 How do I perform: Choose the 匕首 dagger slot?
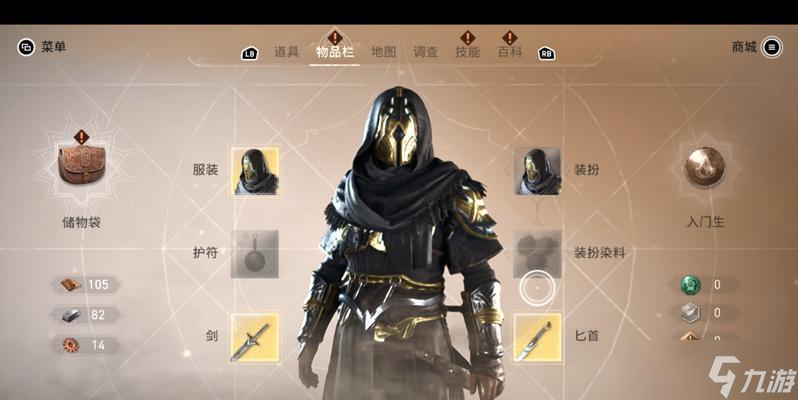(537, 337)
